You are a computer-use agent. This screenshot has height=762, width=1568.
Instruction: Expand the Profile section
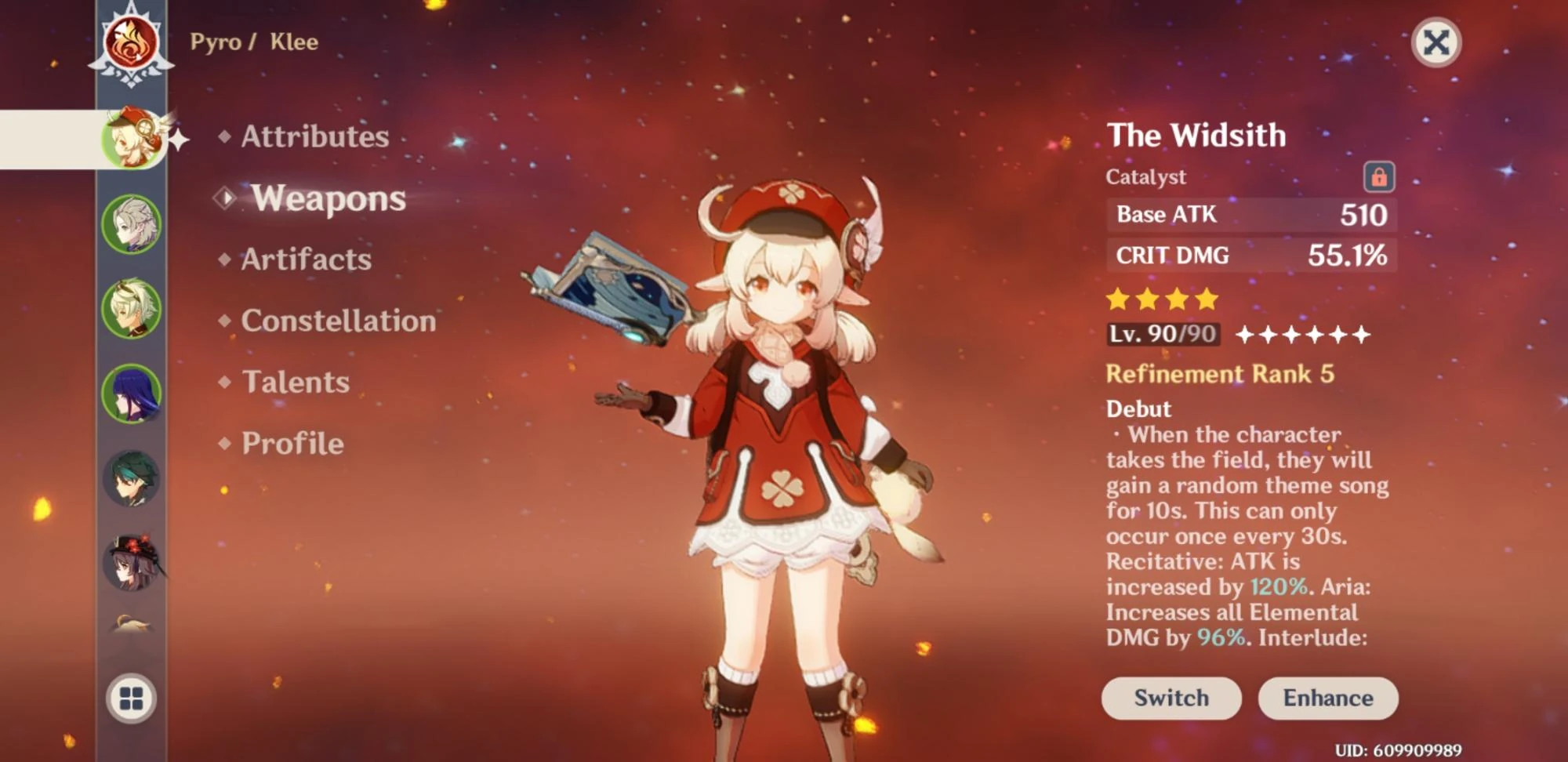(x=292, y=443)
